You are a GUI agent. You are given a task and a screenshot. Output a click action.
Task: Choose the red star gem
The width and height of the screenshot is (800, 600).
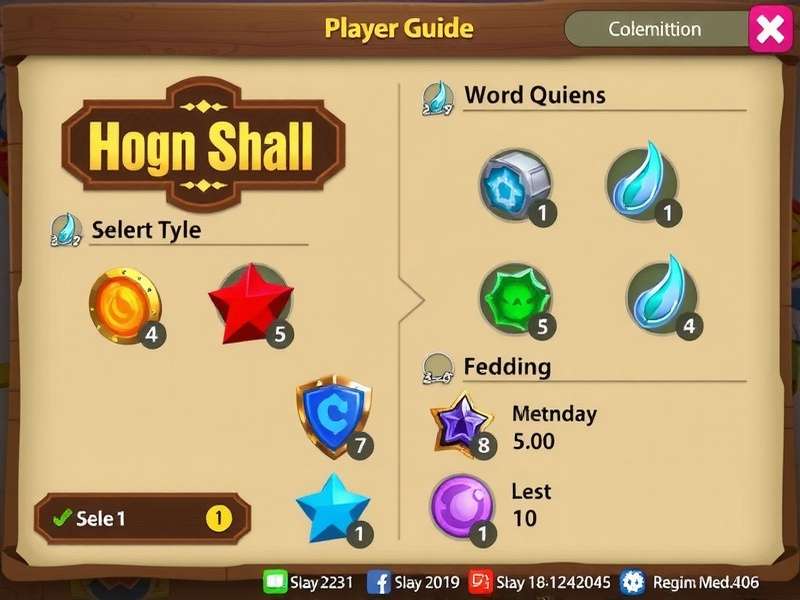tap(250, 302)
